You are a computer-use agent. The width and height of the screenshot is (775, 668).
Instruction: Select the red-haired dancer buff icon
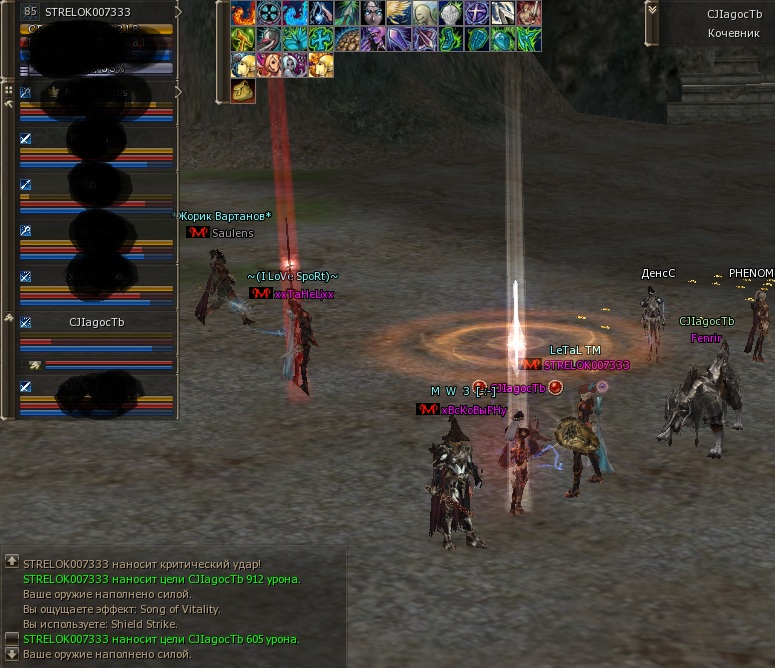(270, 65)
